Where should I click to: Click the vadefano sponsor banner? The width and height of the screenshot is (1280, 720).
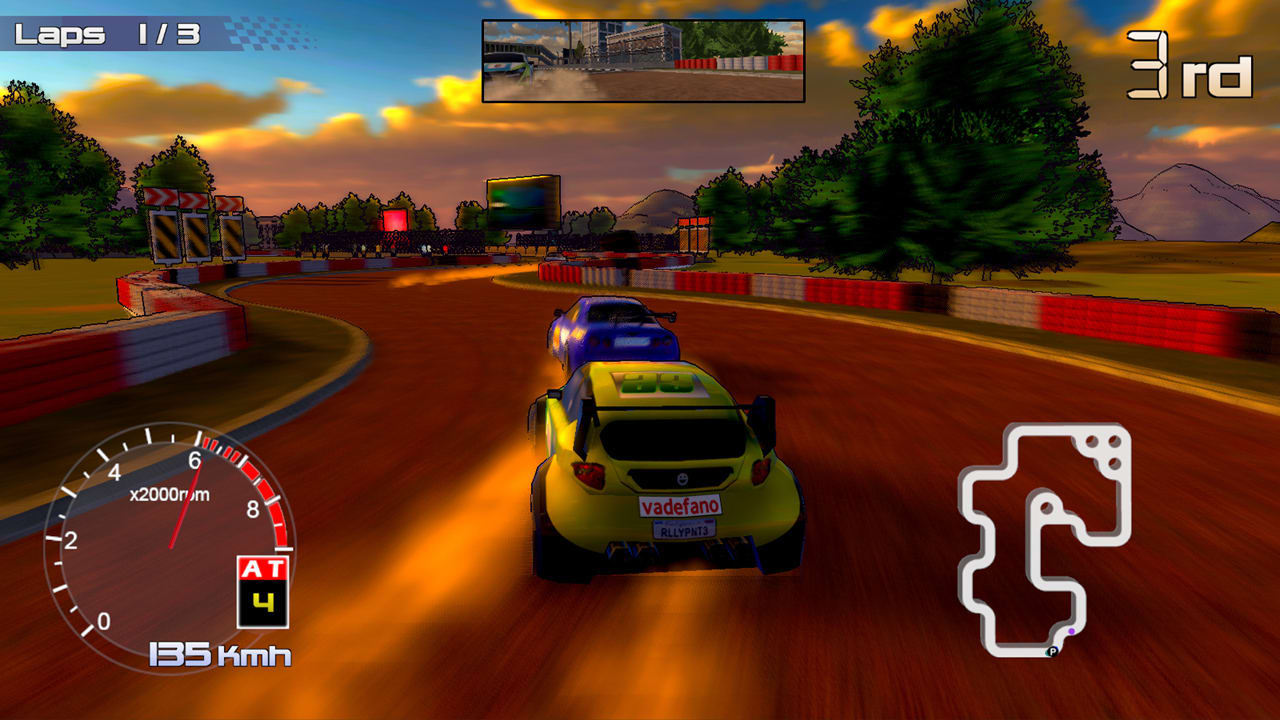point(682,503)
